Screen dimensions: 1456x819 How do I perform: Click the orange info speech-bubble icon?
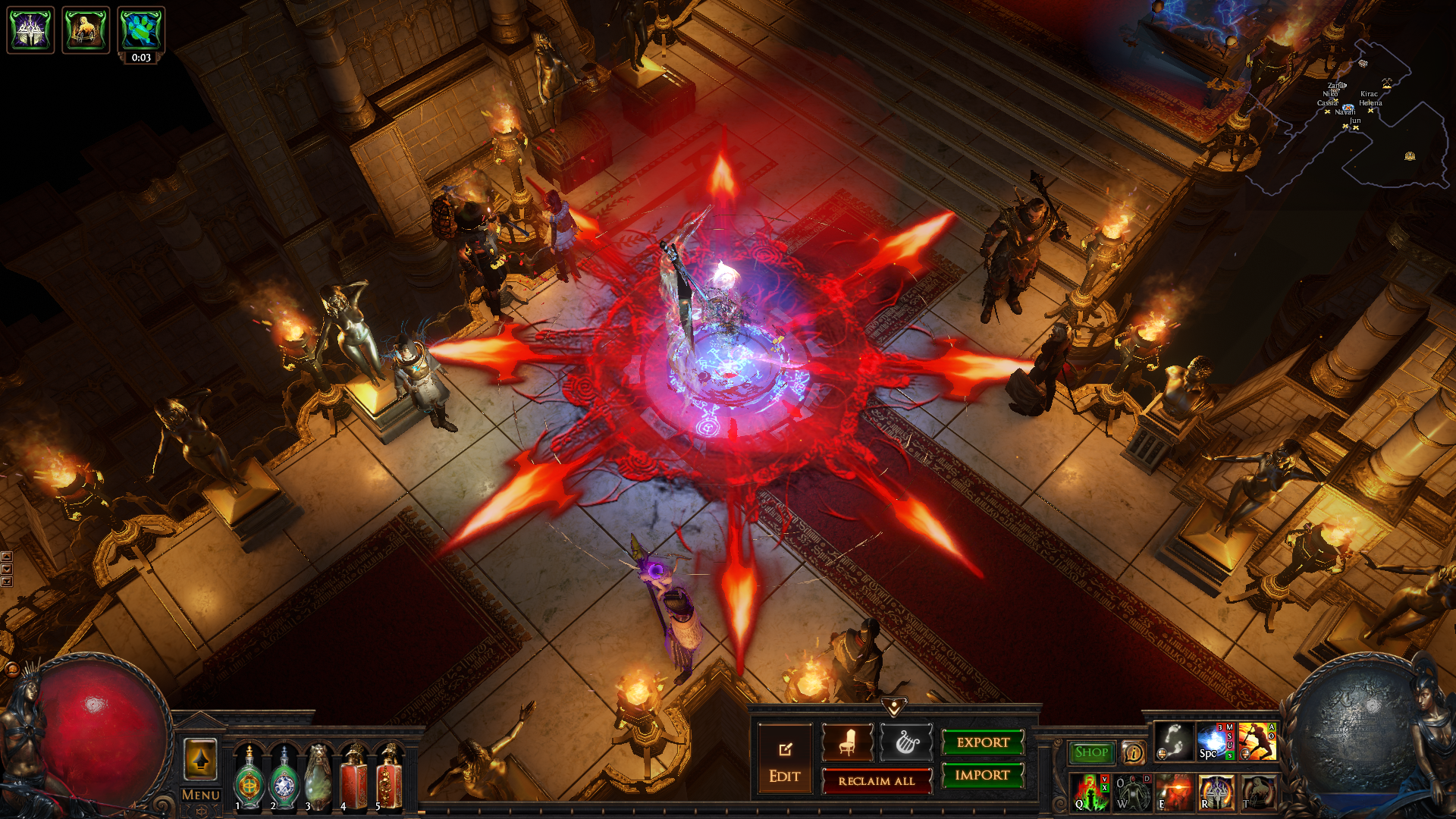1133,752
